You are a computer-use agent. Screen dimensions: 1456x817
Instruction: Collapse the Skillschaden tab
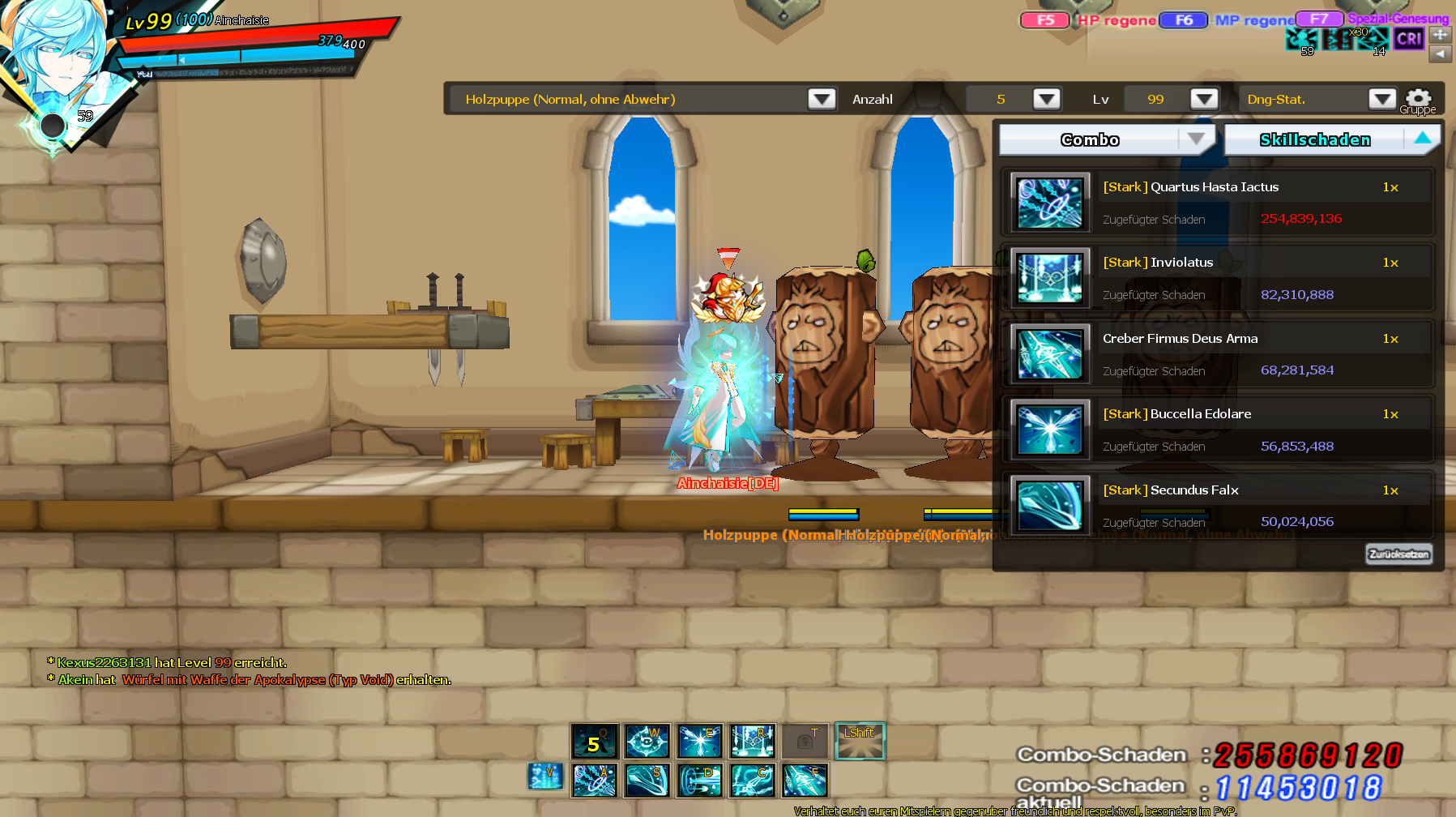coord(1422,139)
